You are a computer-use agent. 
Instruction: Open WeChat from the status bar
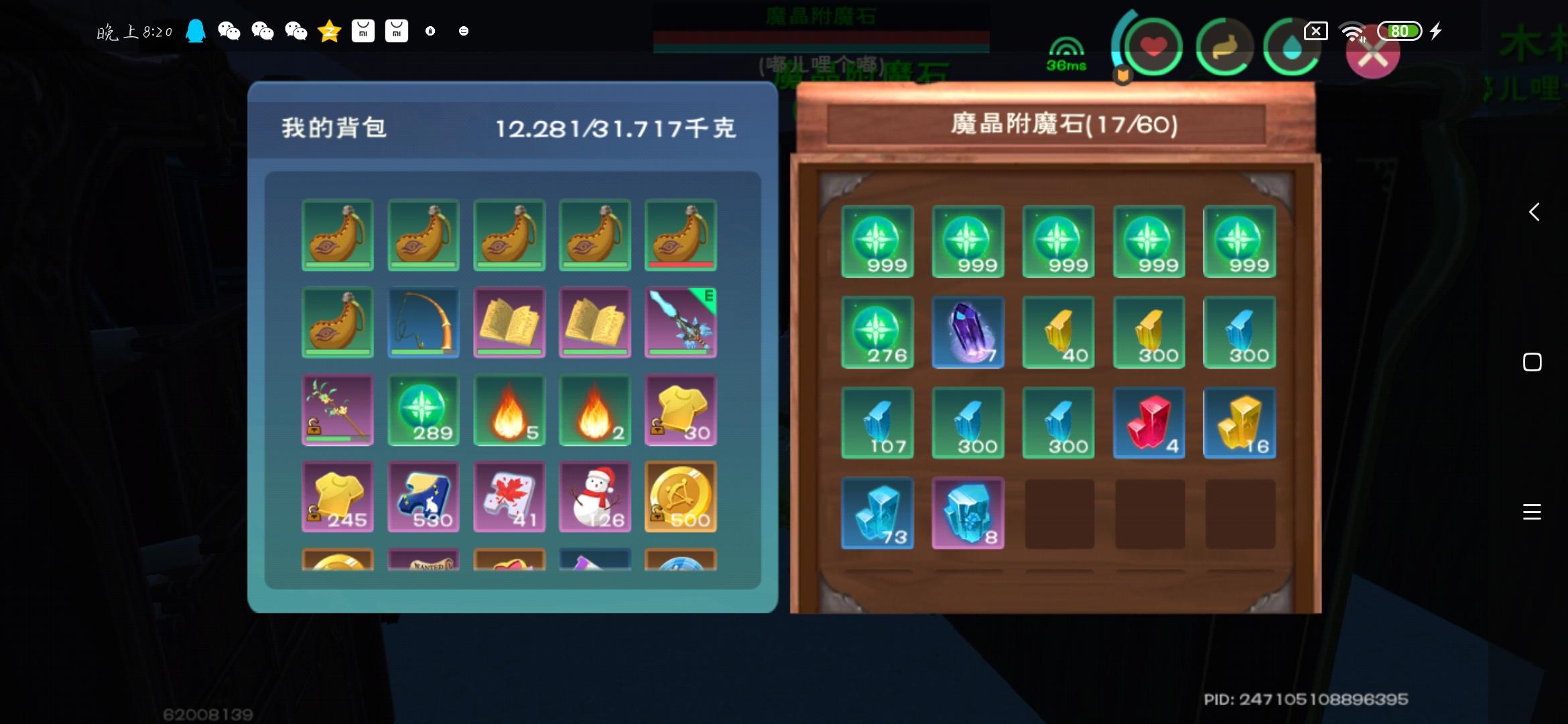pos(231,32)
